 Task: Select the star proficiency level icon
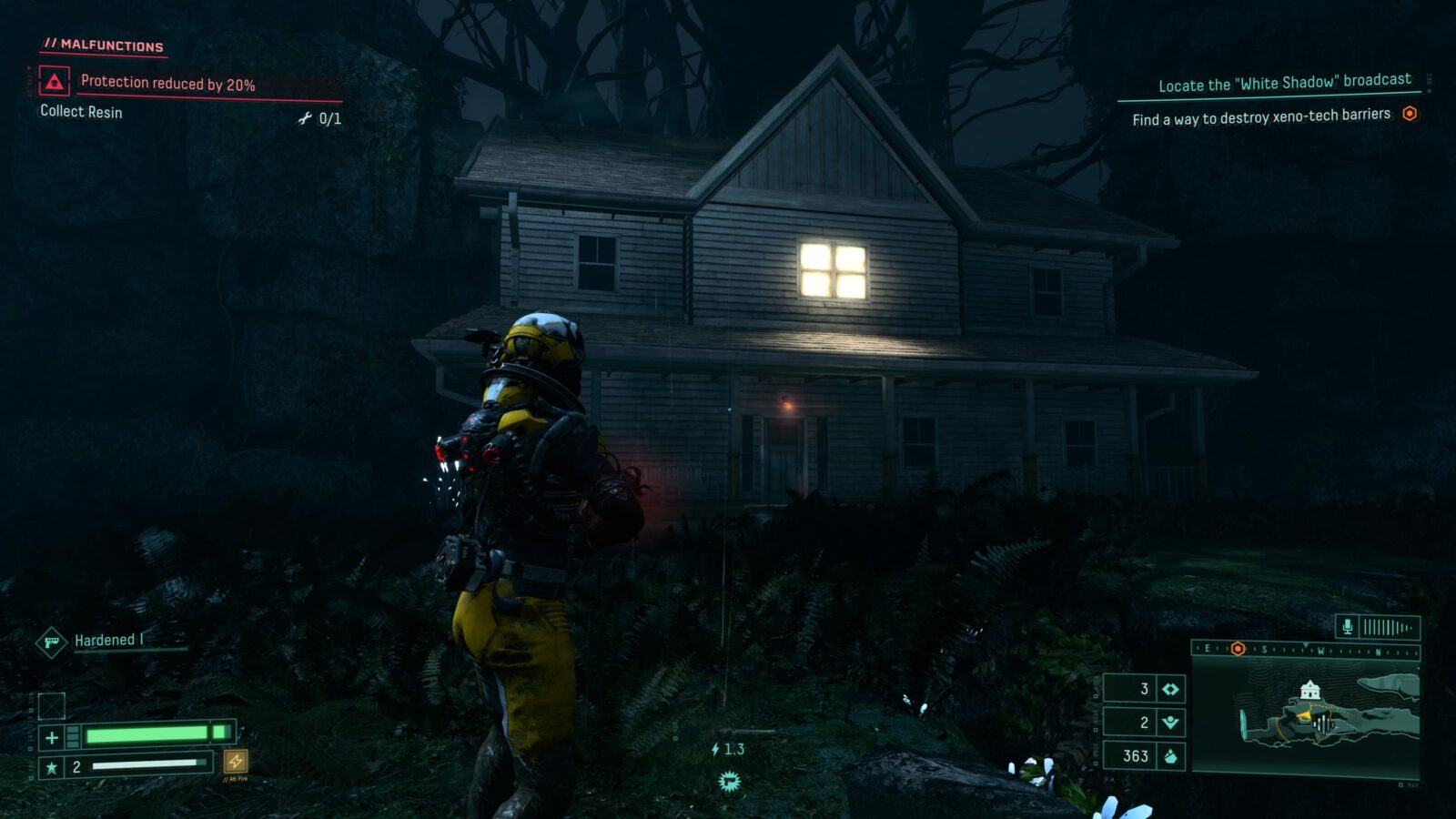coord(52,767)
